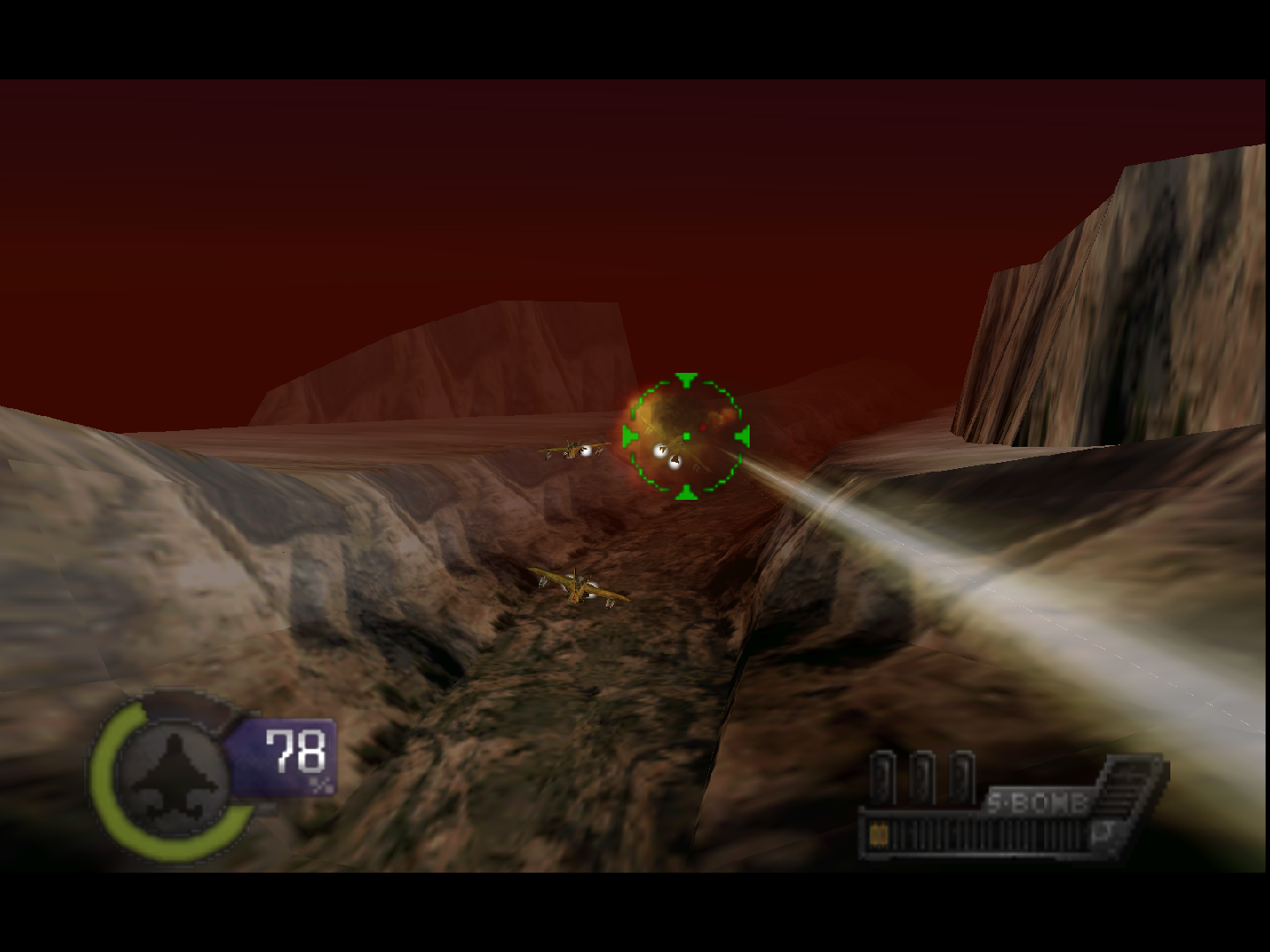
Task: Click the percent symbol beside 78
Action: point(320,785)
